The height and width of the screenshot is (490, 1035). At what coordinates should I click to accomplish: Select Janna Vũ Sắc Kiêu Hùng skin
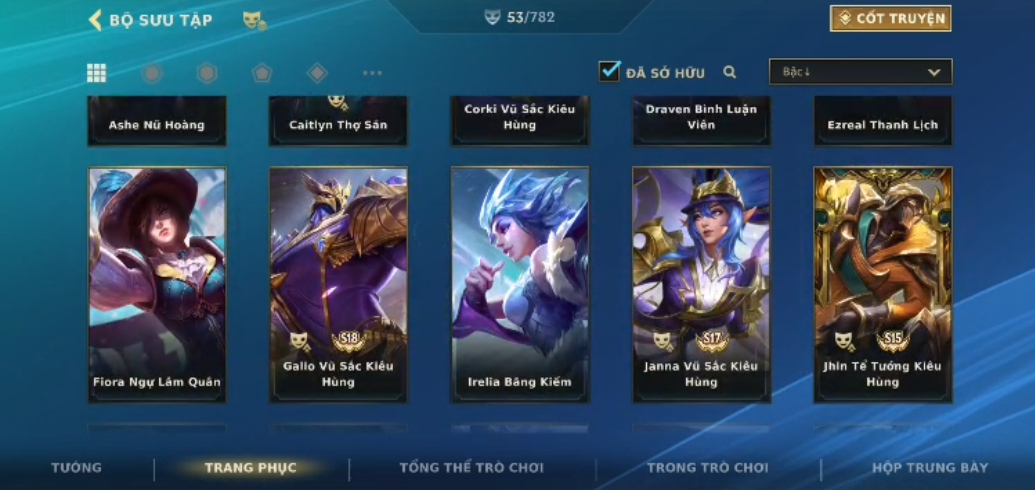pos(701,284)
